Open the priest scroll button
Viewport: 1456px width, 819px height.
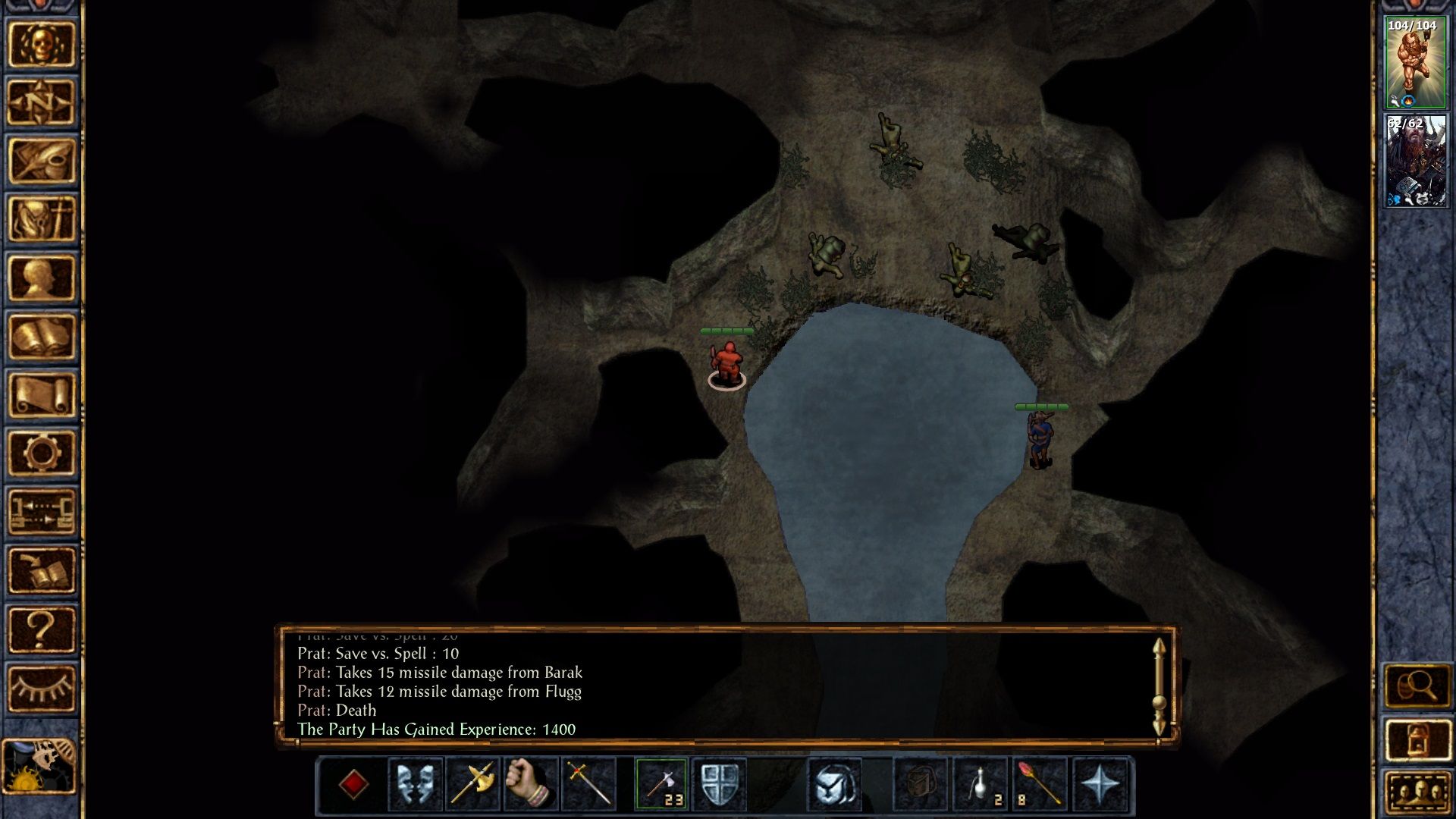[x=42, y=394]
